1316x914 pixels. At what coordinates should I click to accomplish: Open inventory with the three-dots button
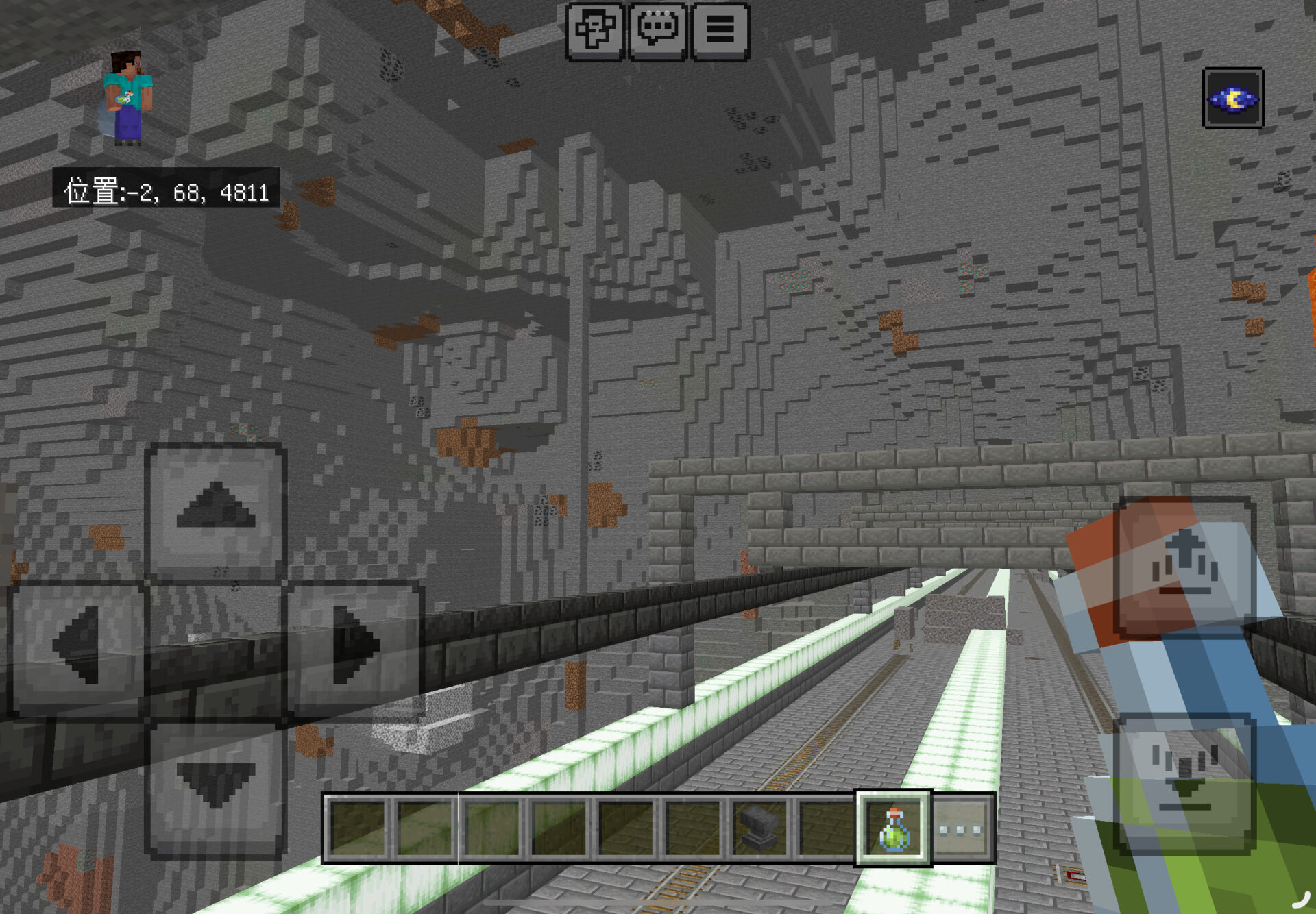pos(961,828)
